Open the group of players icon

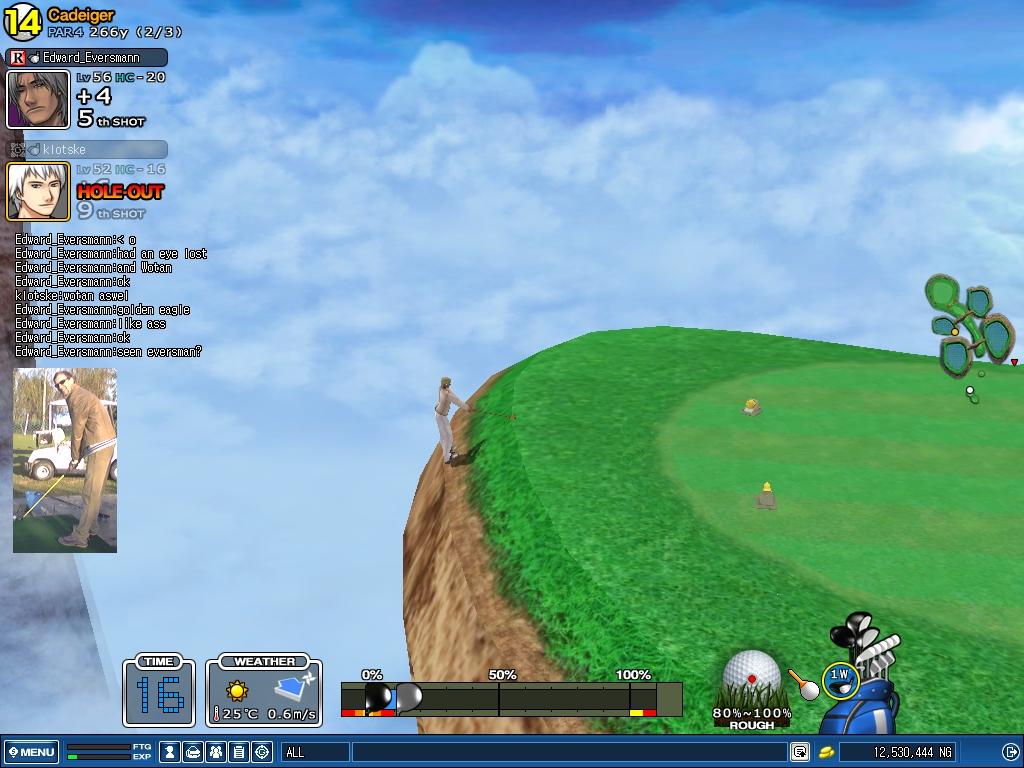tap(216, 752)
